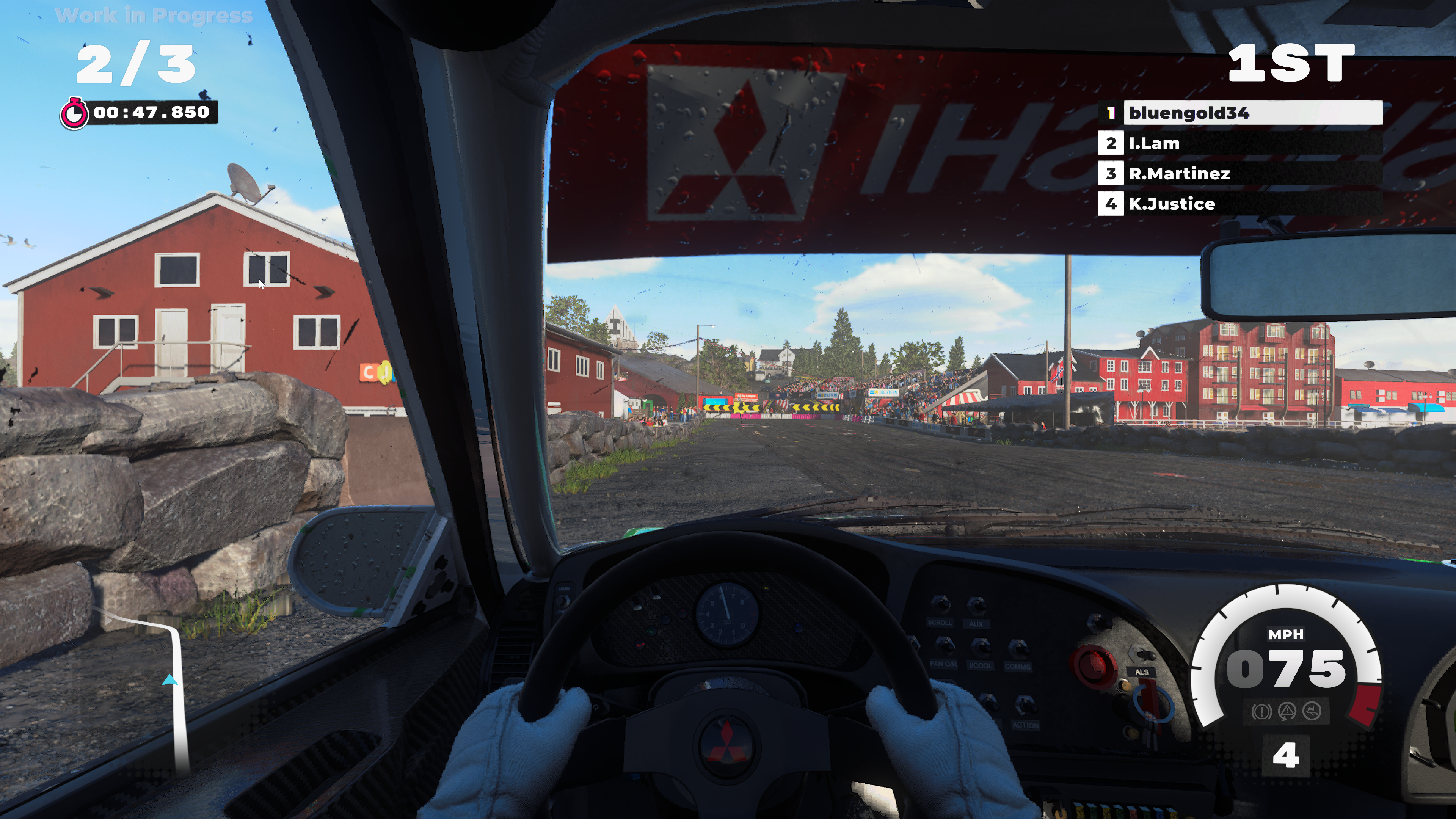Select the warning triangle indicator icon
The image size is (1456, 819).
click(1287, 711)
